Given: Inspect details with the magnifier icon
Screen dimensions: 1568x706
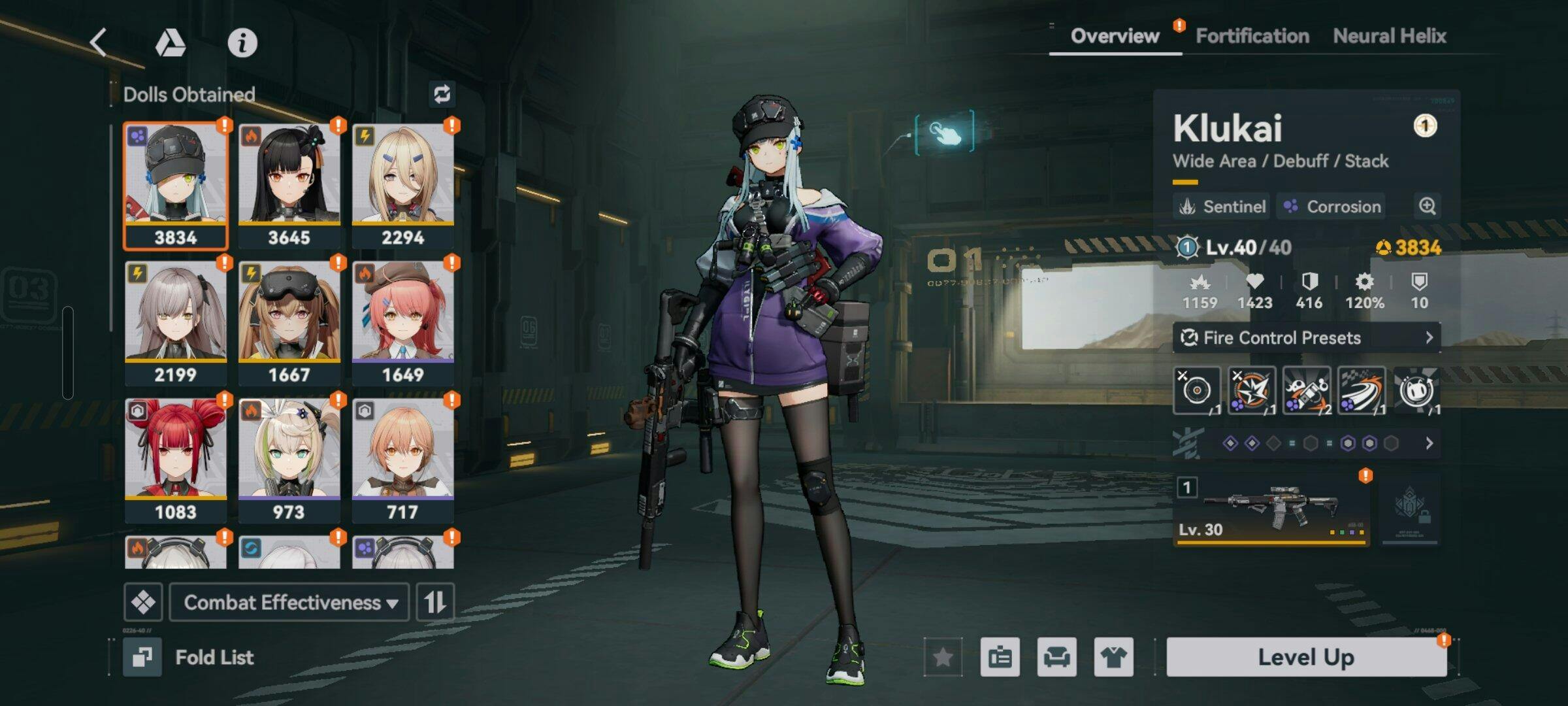Looking at the screenshot, I should 1428,207.
